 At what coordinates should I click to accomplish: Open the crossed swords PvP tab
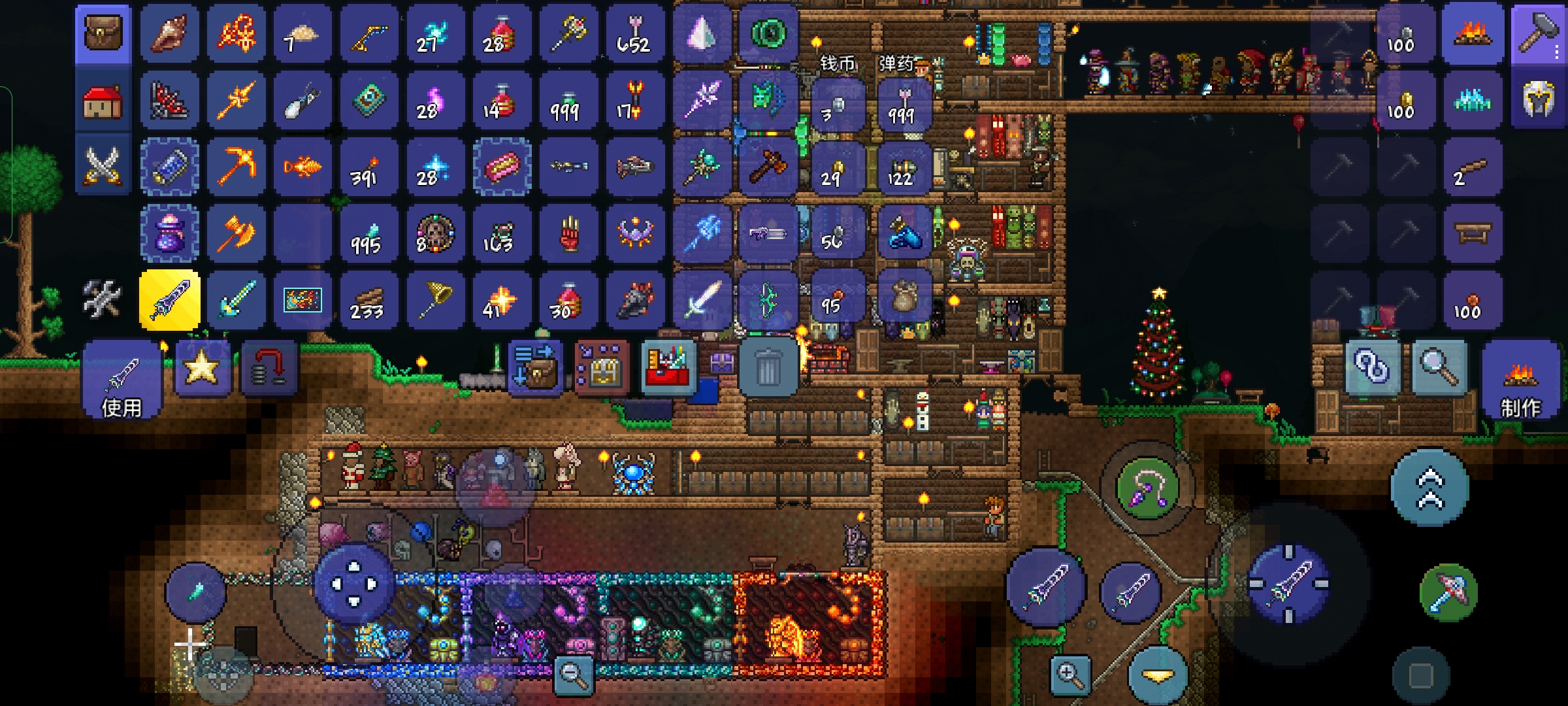click(103, 165)
